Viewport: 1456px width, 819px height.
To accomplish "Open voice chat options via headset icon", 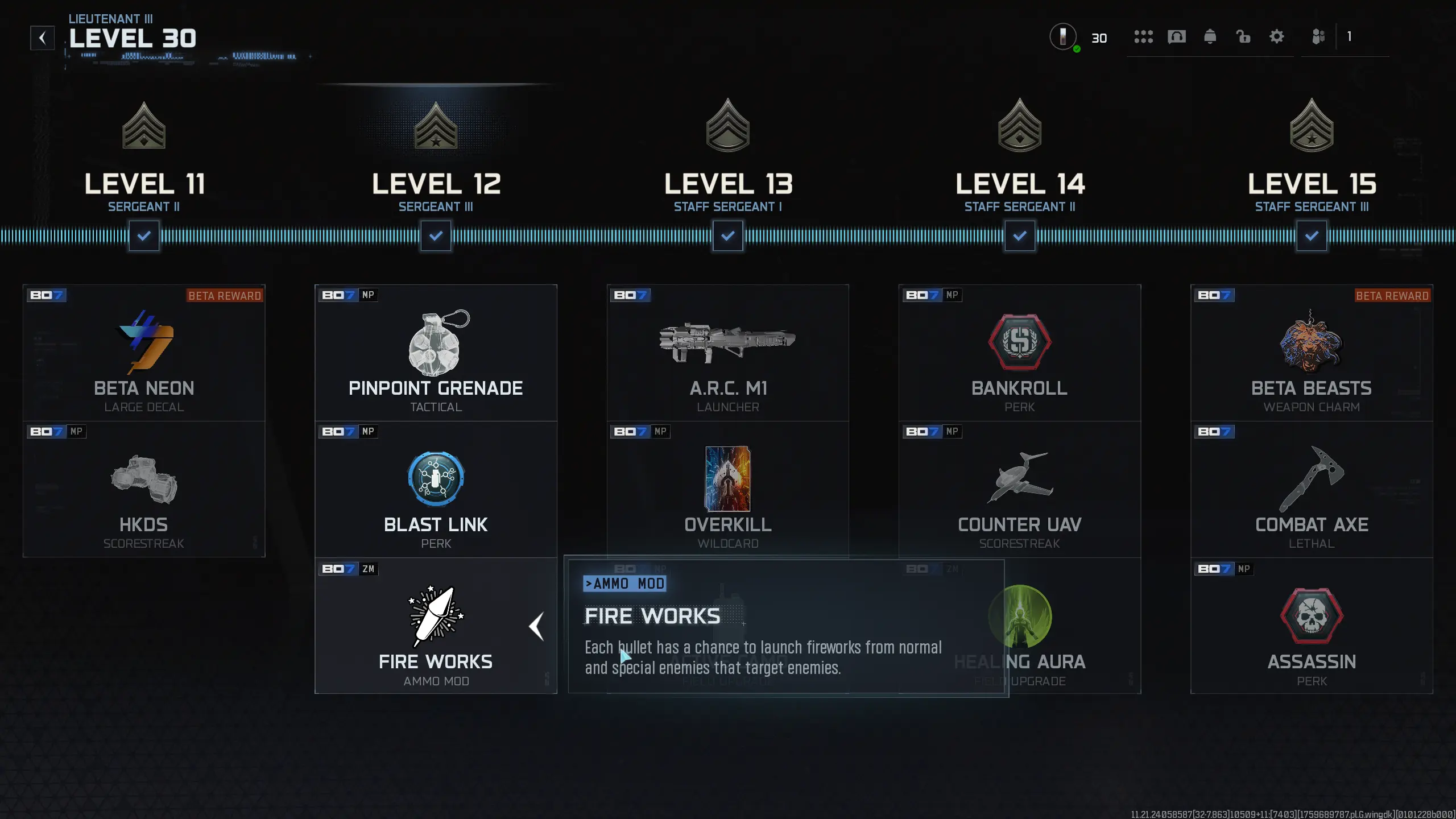I will click(1177, 37).
